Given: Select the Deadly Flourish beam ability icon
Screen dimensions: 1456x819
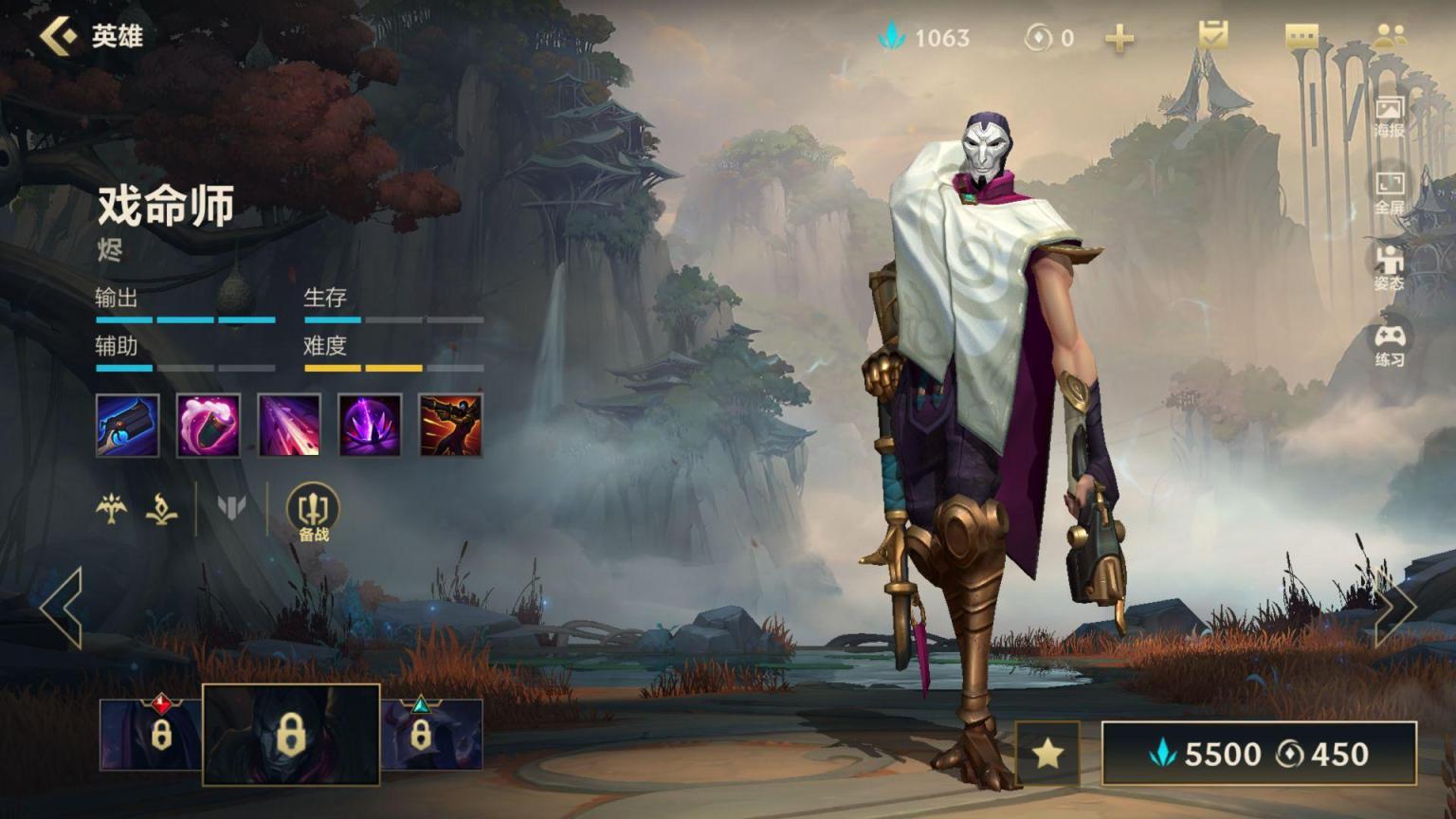Looking at the screenshot, I should click(289, 426).
